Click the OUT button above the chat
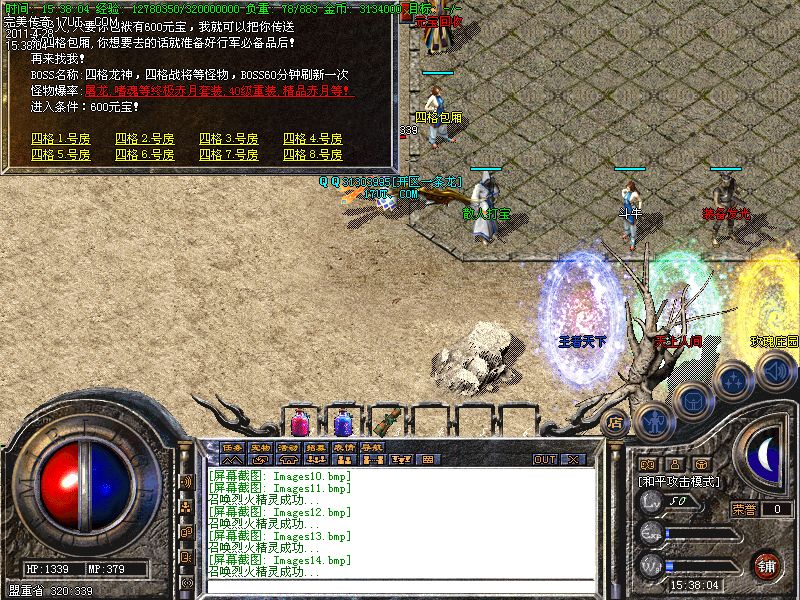The width and height of the screenshot is (800, 600). click(544, 459)
